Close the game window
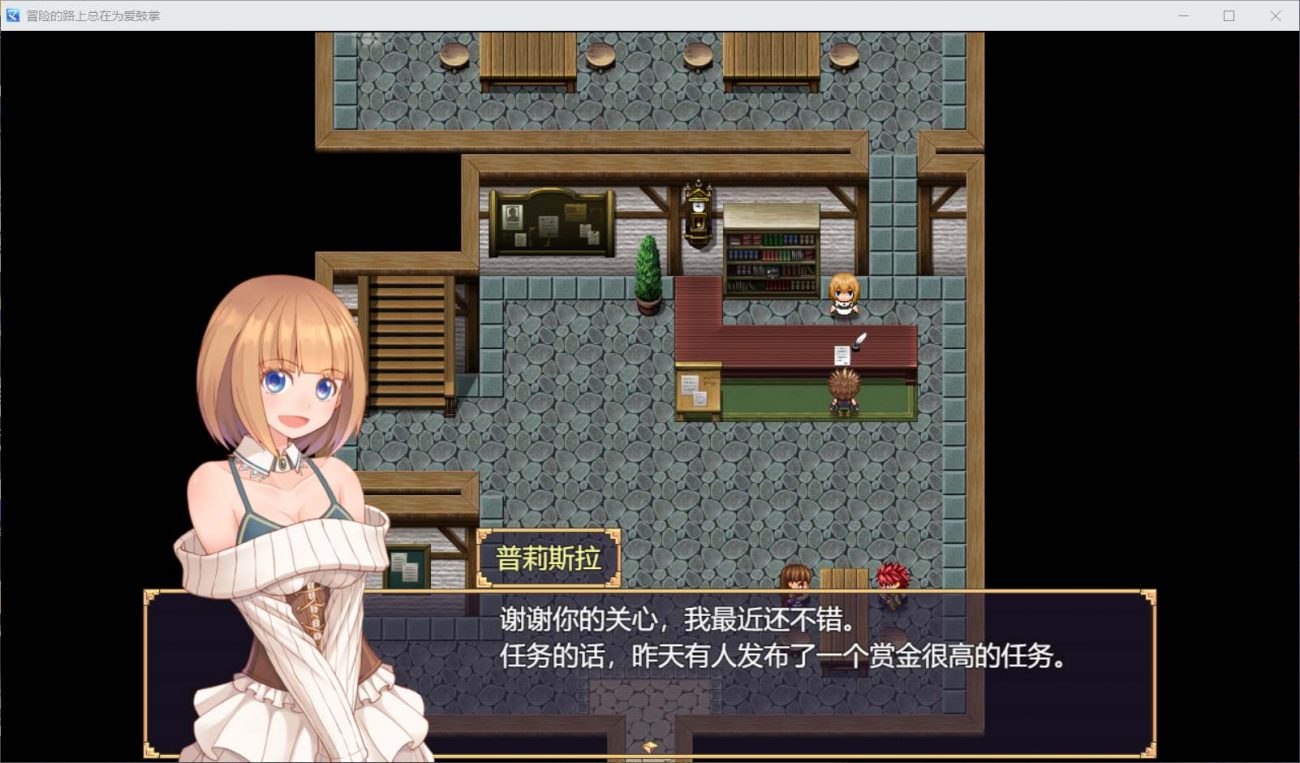 pyautogui.click(x=1275, y=16)
